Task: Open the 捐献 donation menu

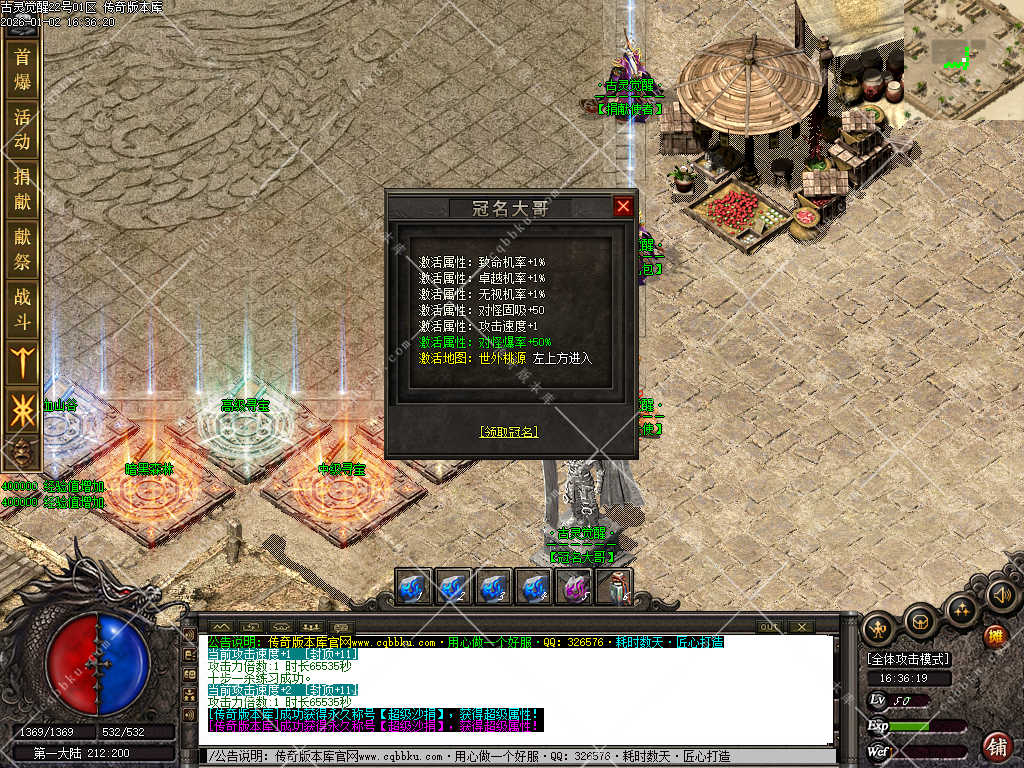Action: (x=22, y=187)
